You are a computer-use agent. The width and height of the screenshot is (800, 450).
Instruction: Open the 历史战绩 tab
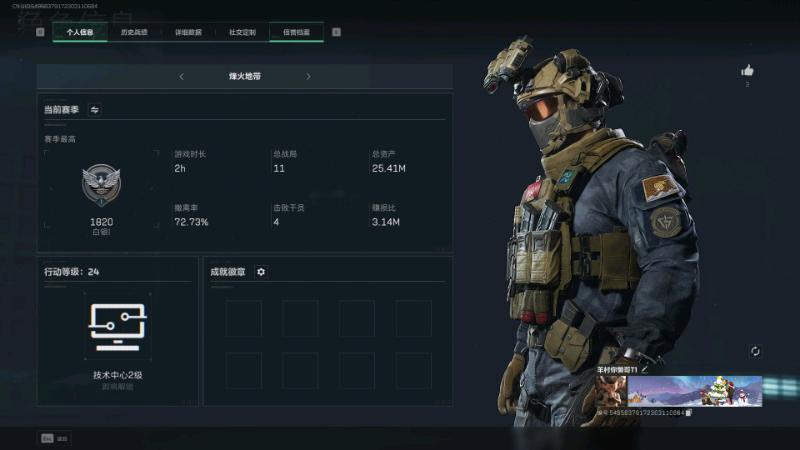pyautogui.click(x=134, y=32)
